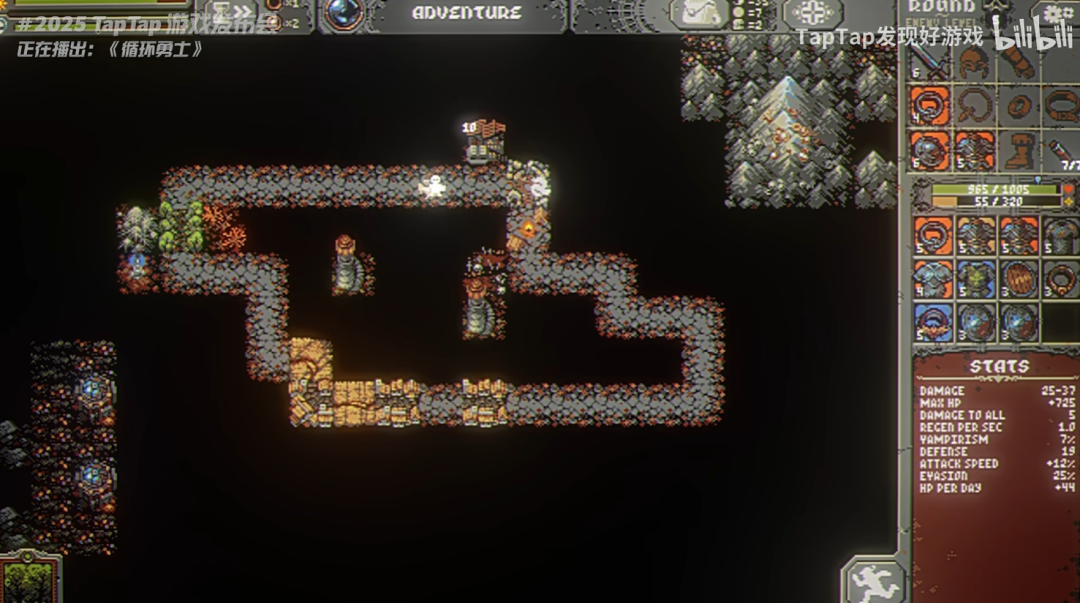1080x603 pixels.
Task: Toggle the Adventure mode banner
Action: point(466,13)
